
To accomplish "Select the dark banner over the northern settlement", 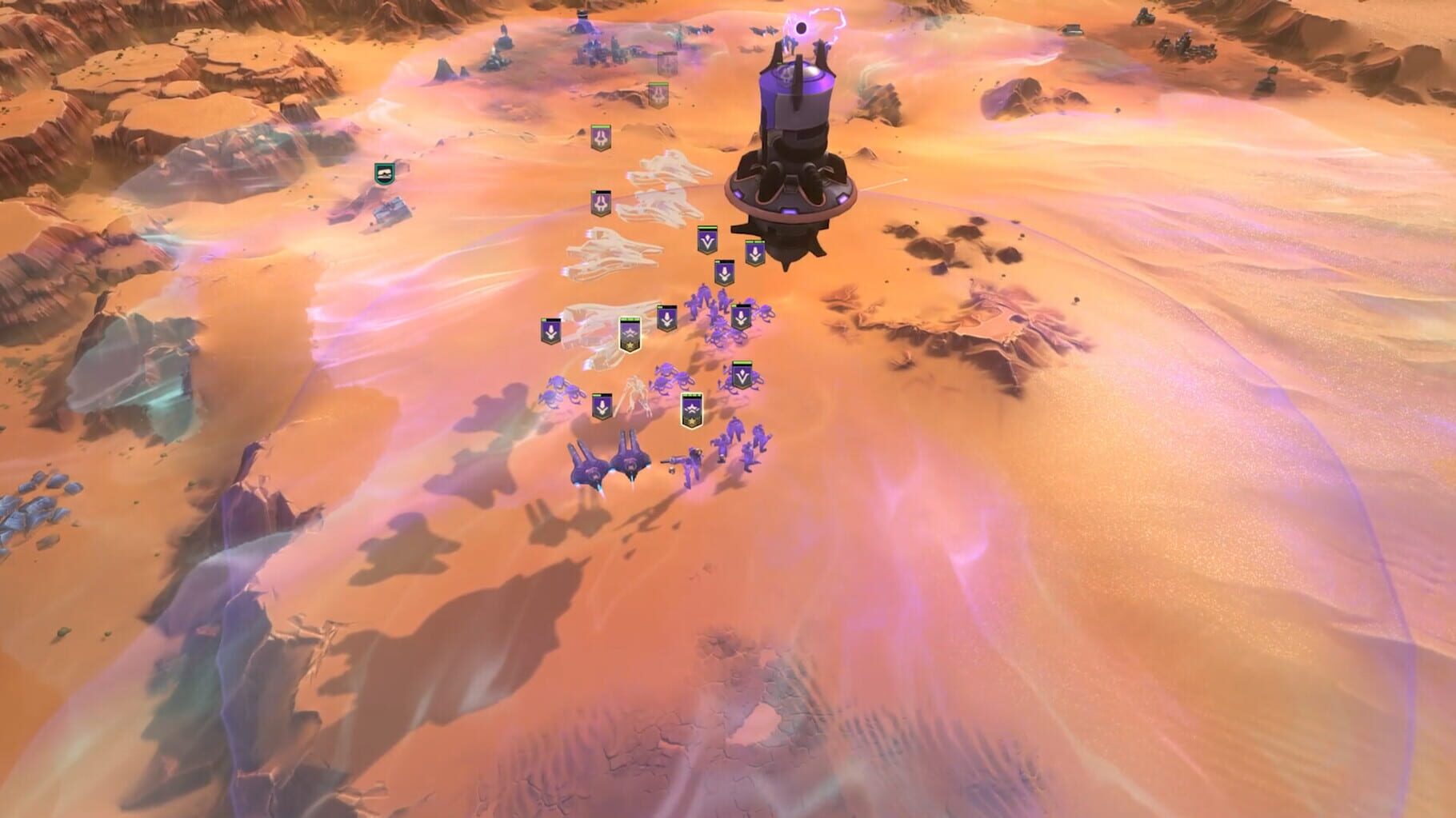I will (x=666, y=63).
